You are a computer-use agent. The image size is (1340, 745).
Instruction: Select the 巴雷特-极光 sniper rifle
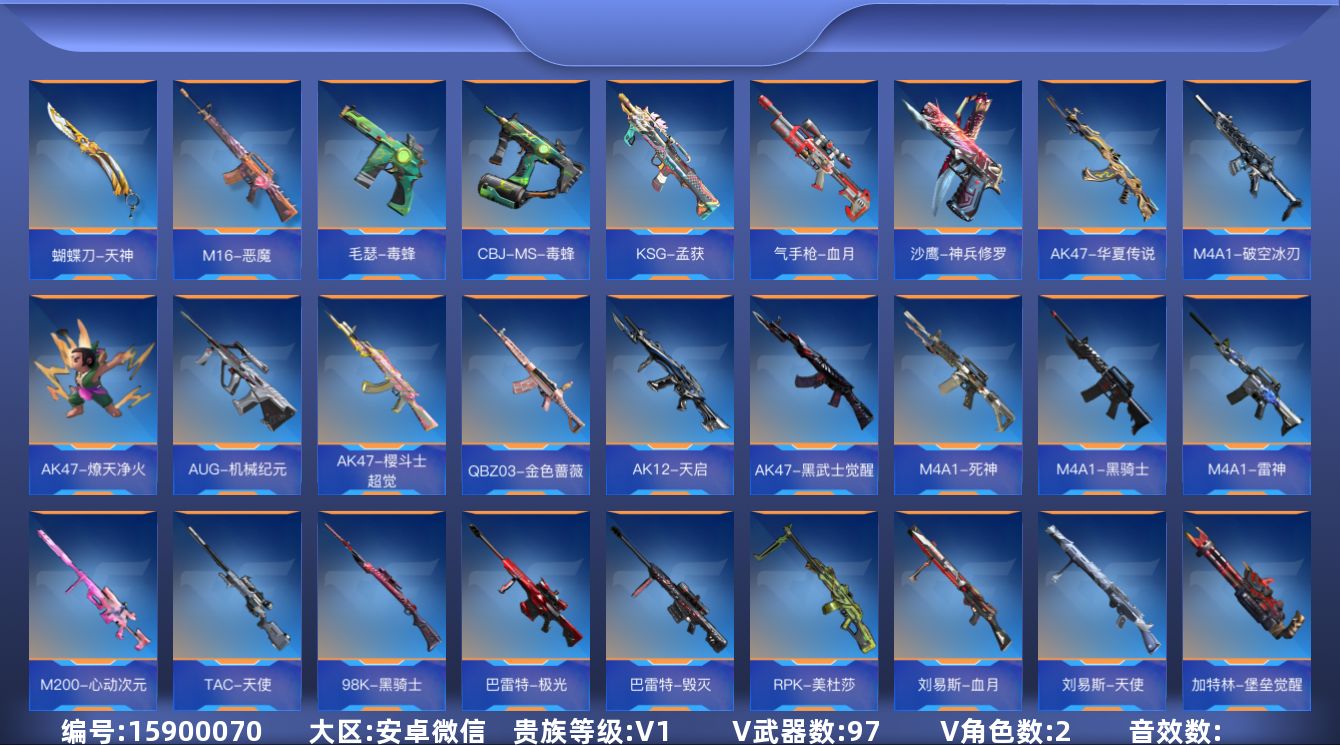[525, 600]
